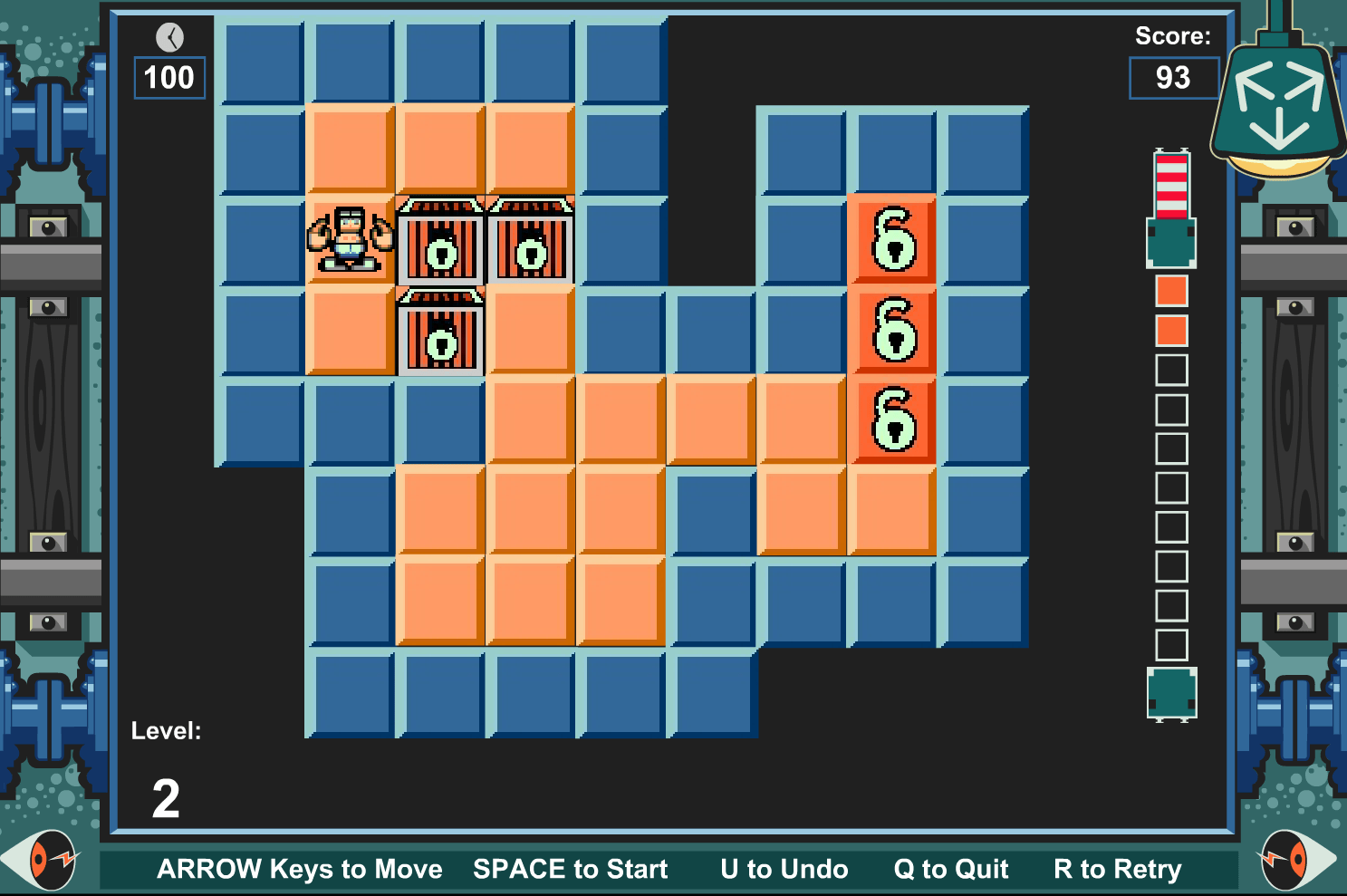Click the 'R to Retry' text

(1117, 869)
